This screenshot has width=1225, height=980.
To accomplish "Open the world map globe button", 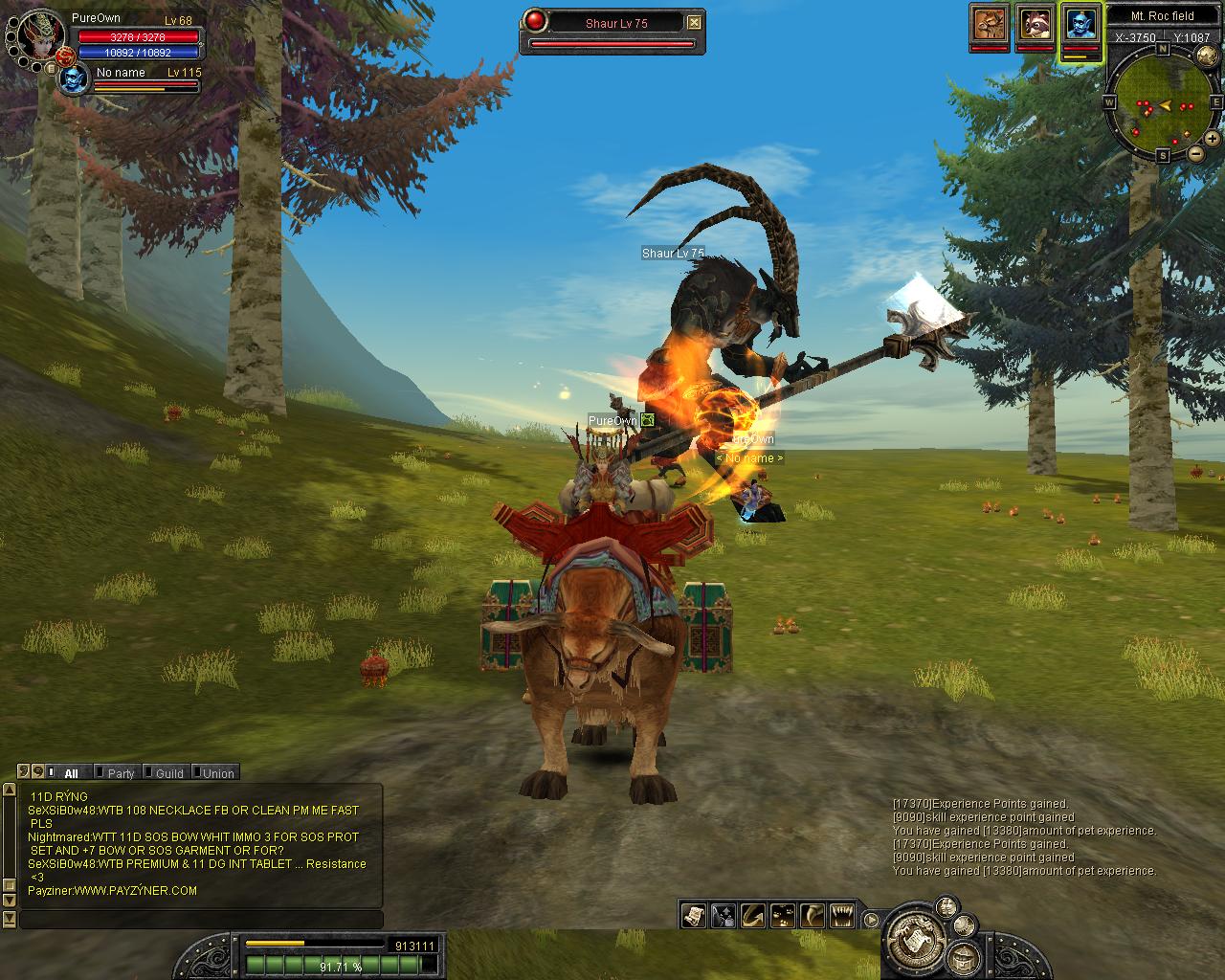I will pos(1207,57).
